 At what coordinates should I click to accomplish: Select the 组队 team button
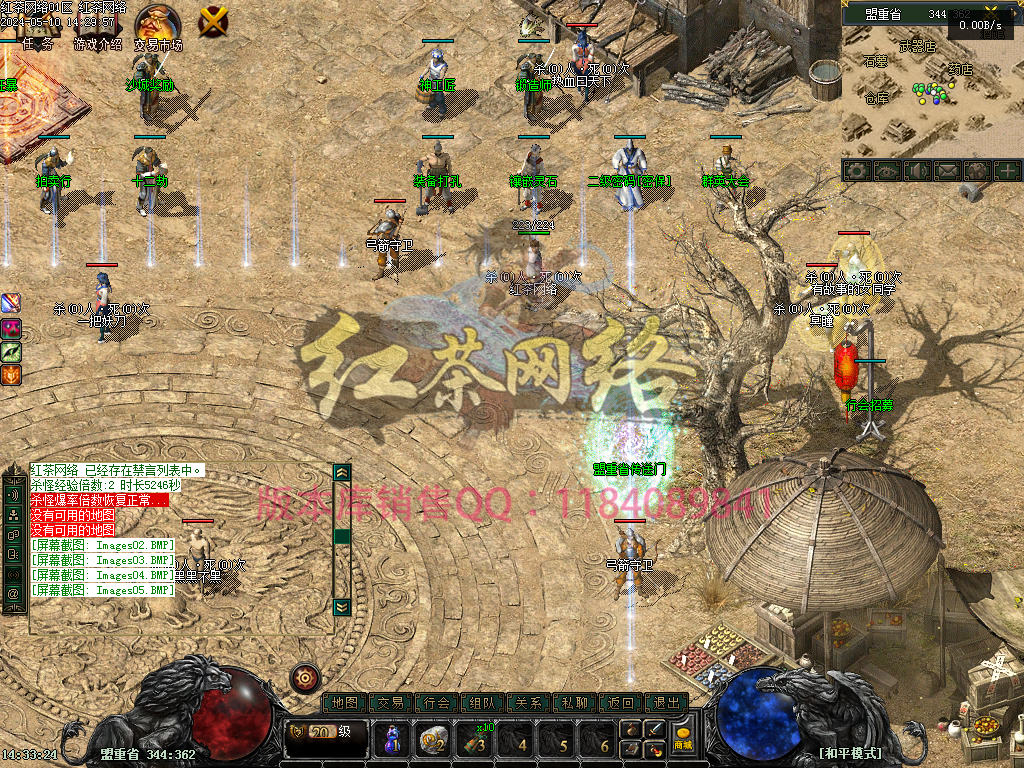coord(483,703)
